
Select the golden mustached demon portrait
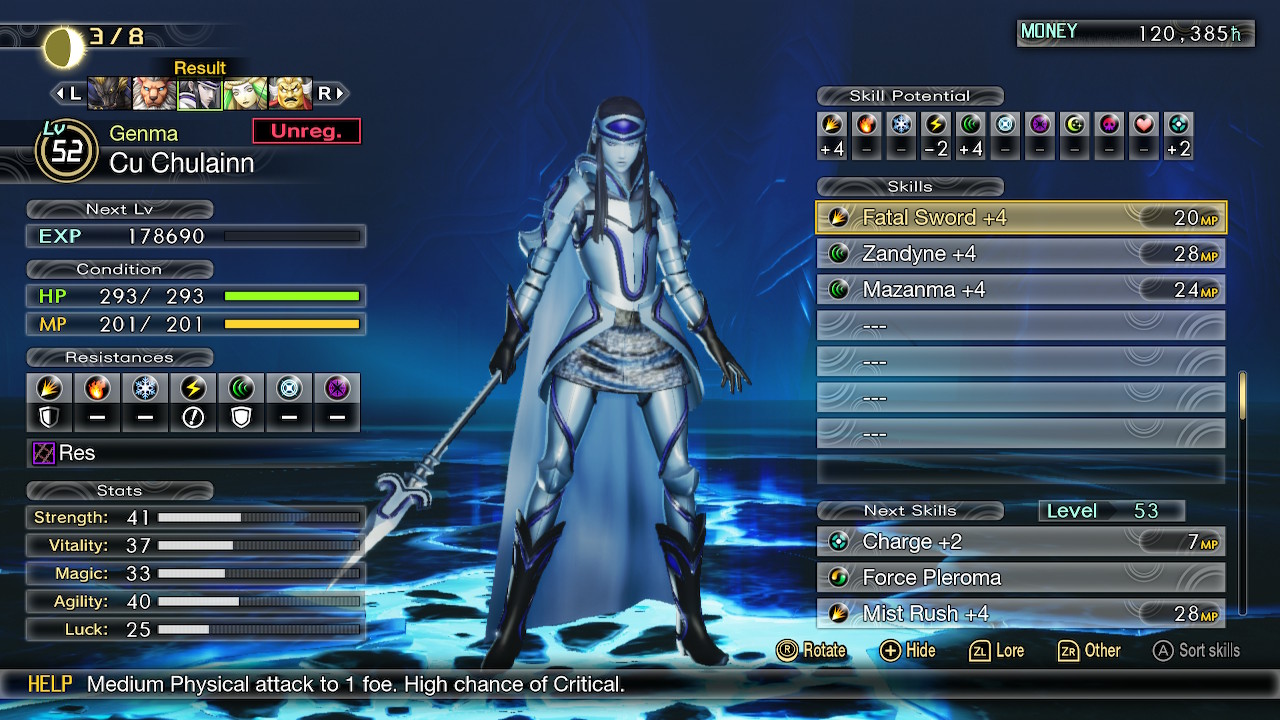290,94
